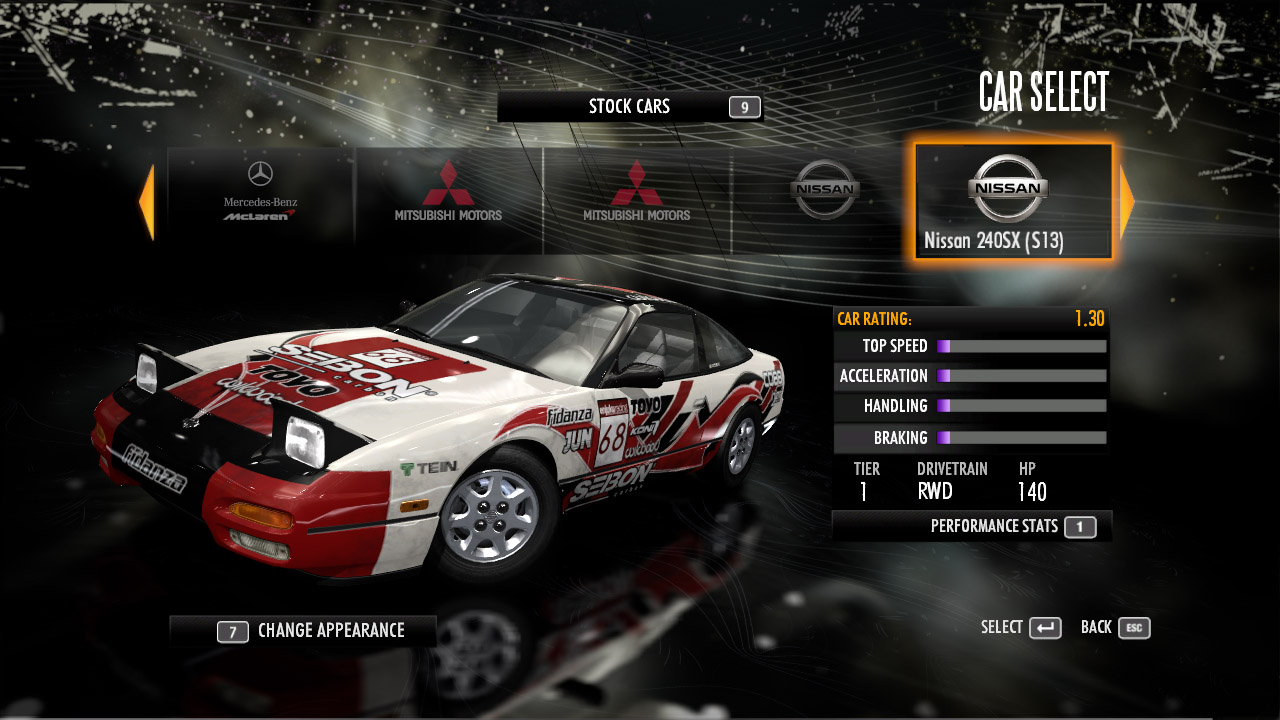Select the highlighted Nissan 240SX (S13) tile
This screenshot has width=1280, height=720.
[1012, 202]
